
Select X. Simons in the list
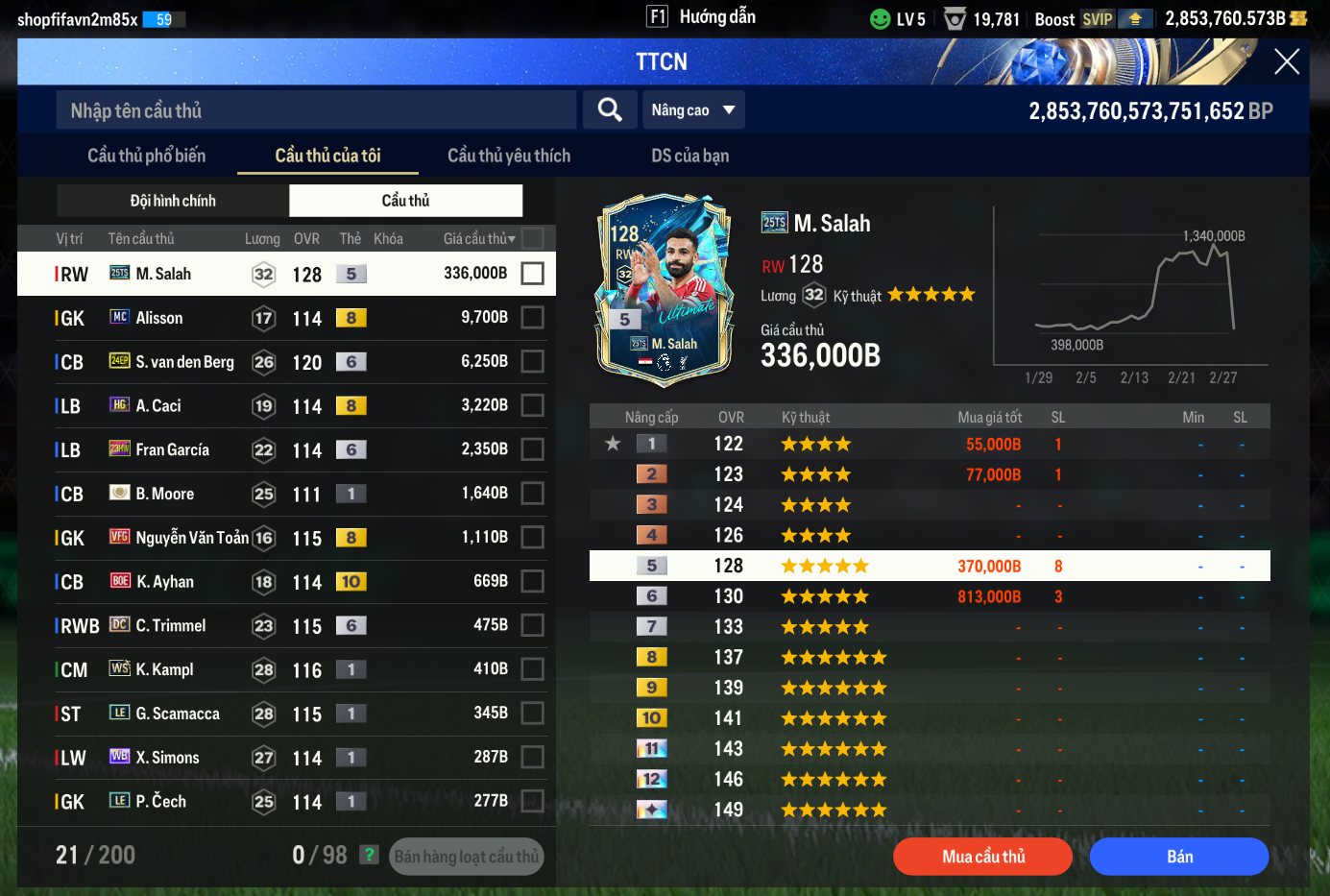(x=167, y=758)
